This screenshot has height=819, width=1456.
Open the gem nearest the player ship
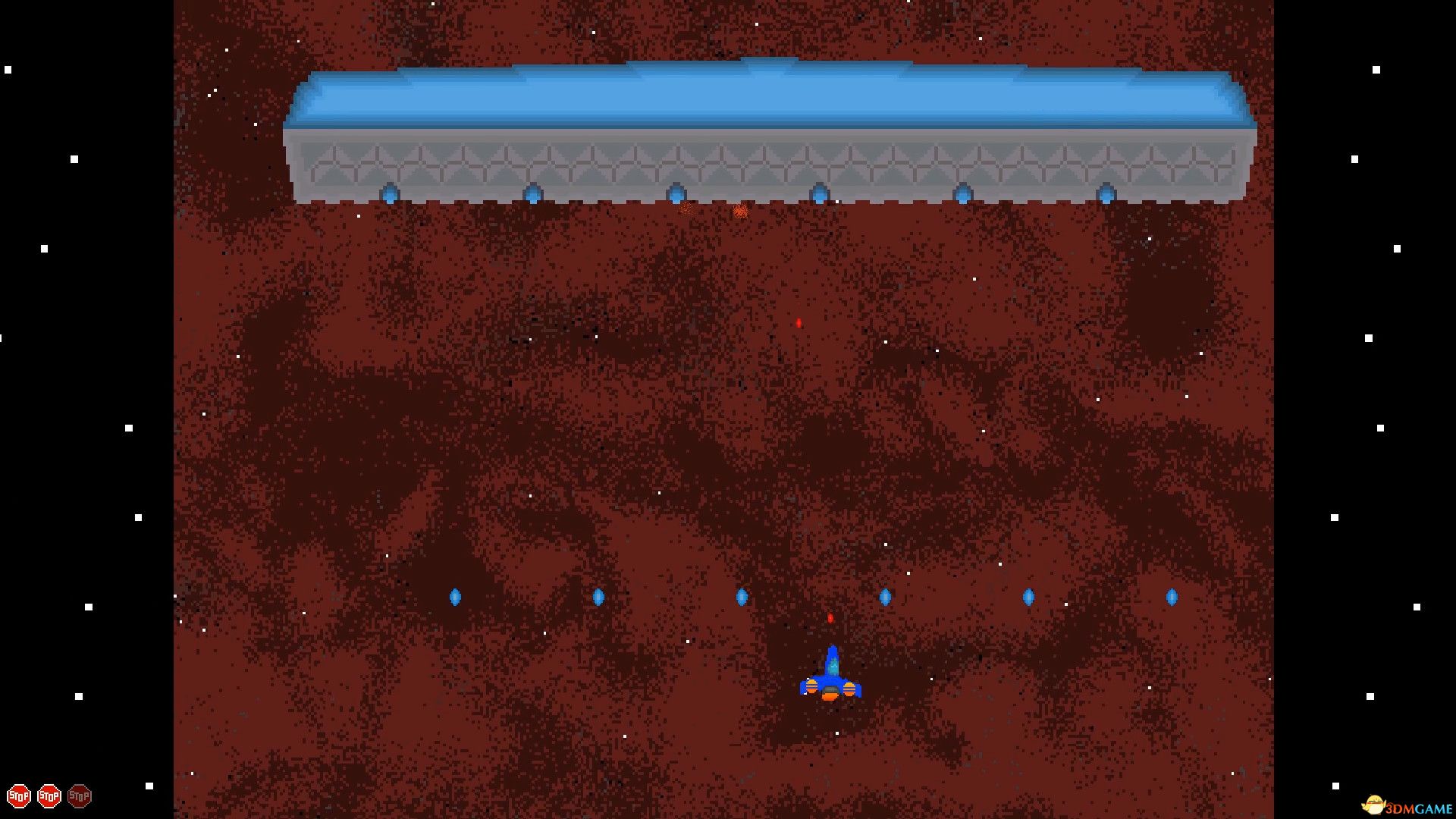[883, 597]
